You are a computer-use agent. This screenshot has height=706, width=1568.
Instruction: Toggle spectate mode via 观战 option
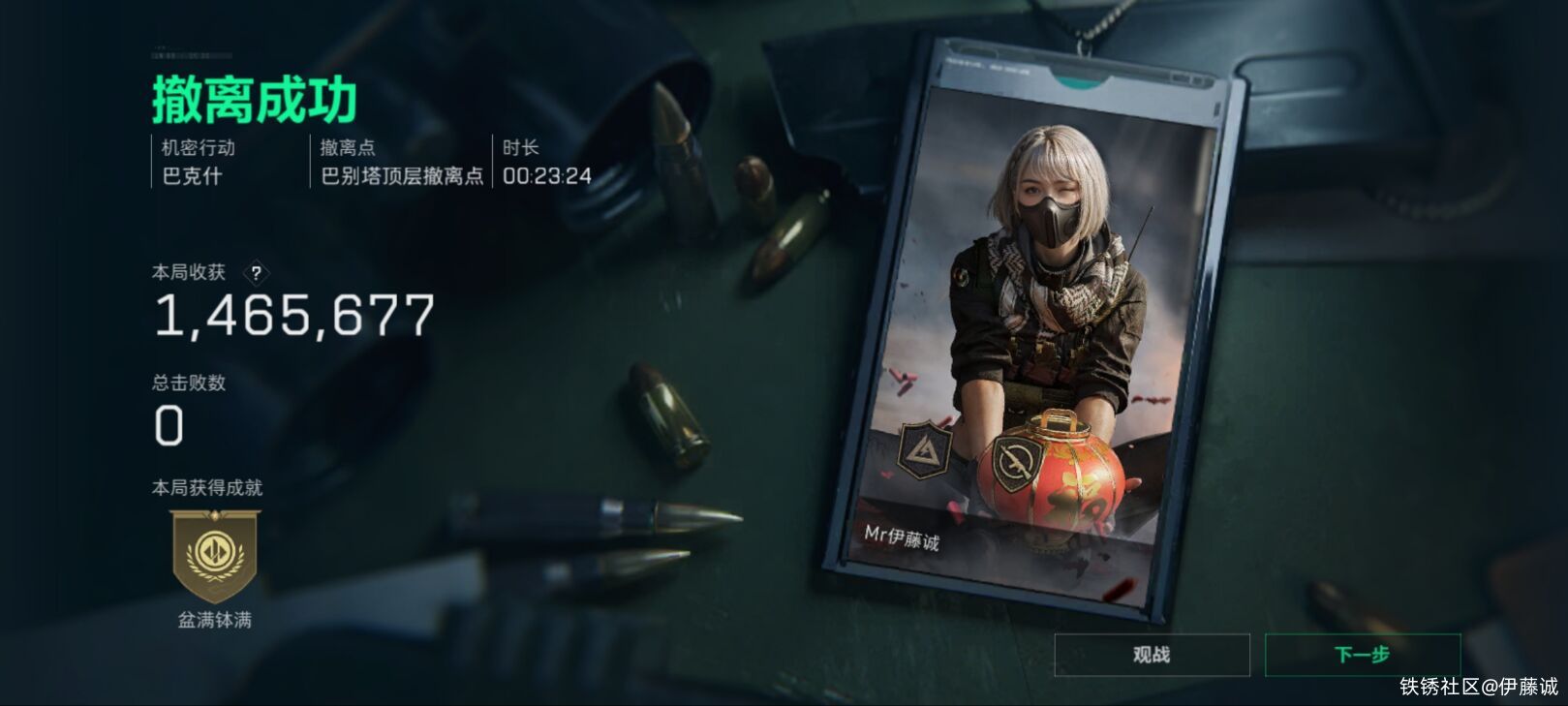pos(1152,654)
